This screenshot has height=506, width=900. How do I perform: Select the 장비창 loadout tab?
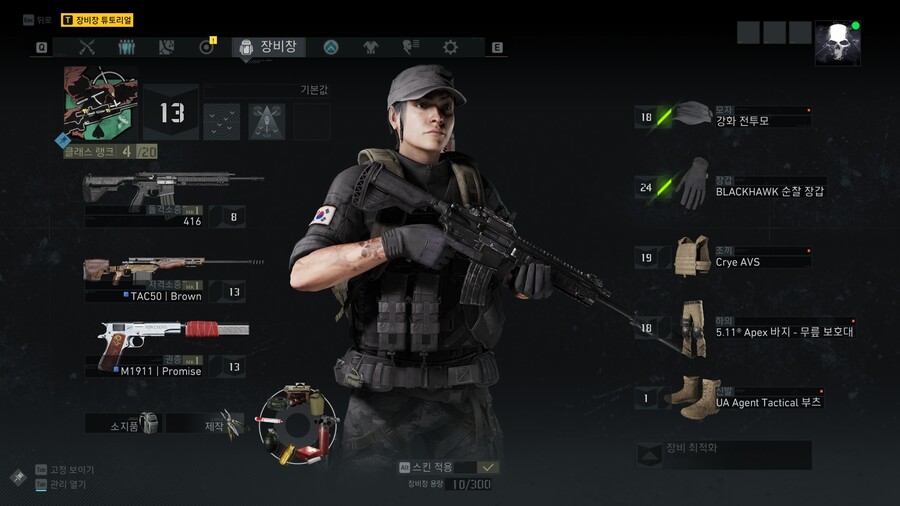[269, 47]
